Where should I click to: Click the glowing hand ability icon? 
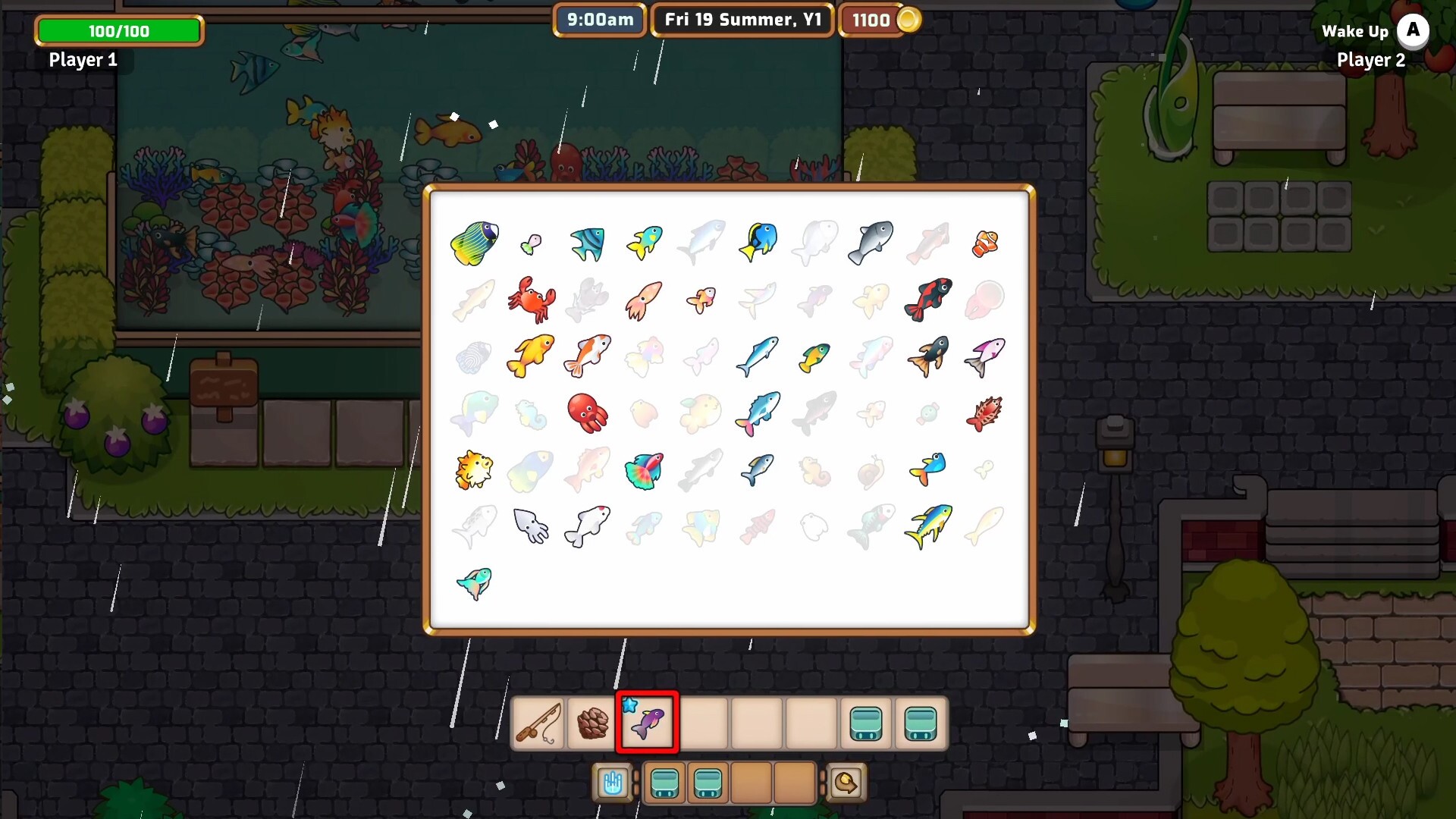pyautogui.click(x=613, y=783)
